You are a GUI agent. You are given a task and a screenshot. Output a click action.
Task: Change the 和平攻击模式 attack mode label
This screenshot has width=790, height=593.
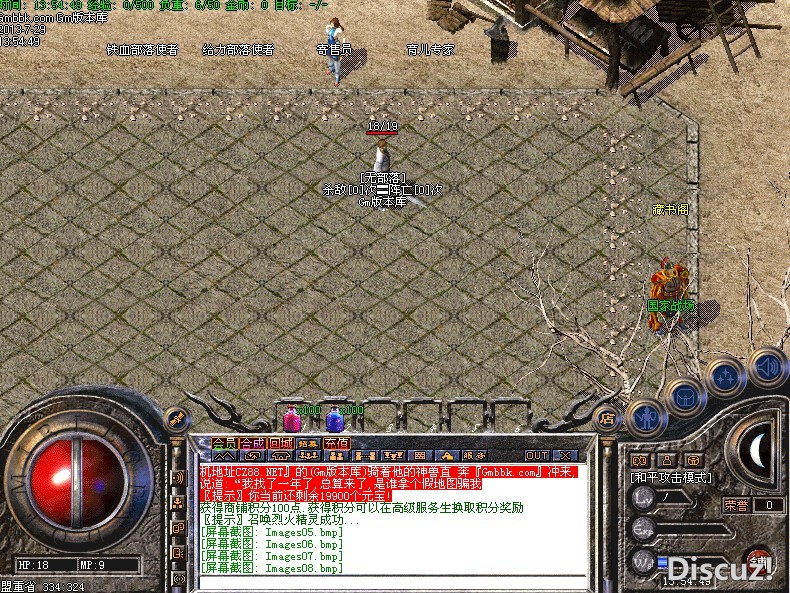click(670, 478)
